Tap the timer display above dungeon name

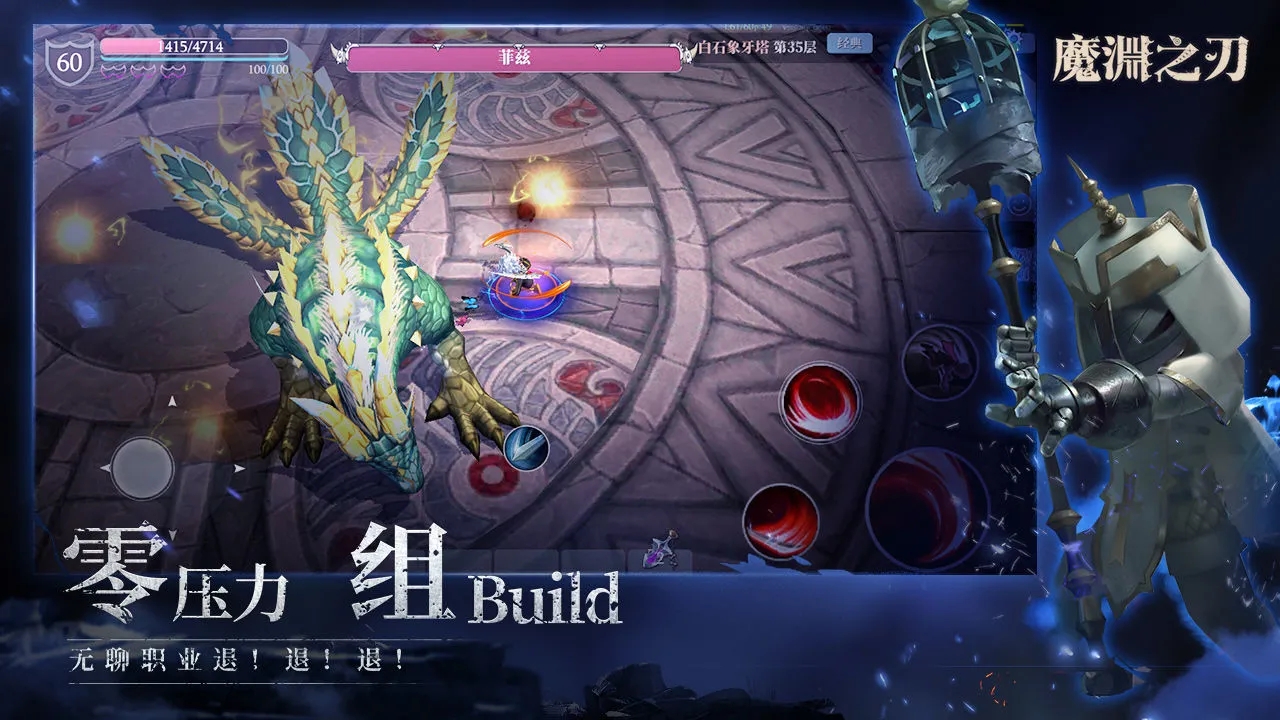coord(748,28)
